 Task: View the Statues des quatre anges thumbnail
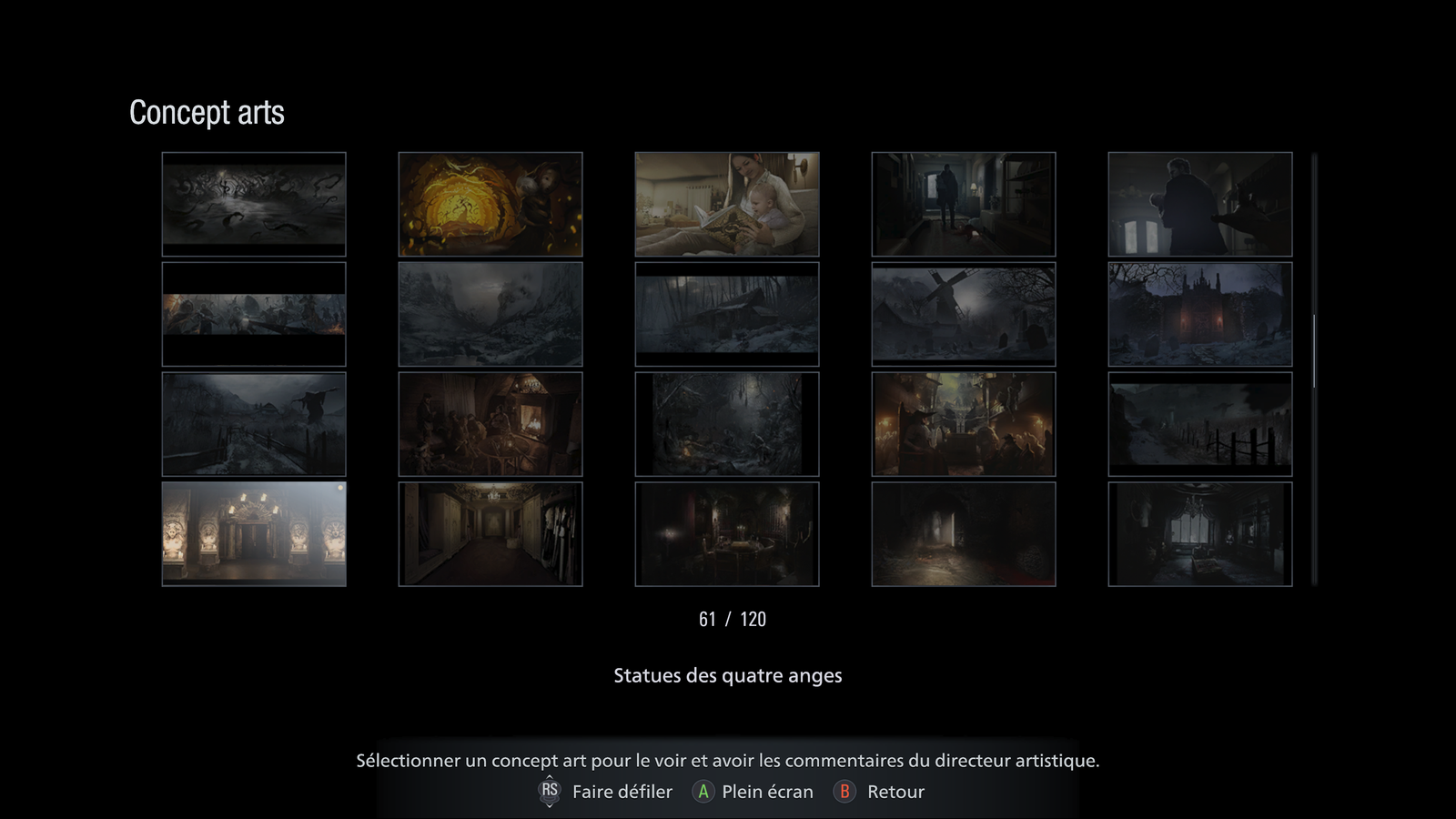click(x=254, y=534)
